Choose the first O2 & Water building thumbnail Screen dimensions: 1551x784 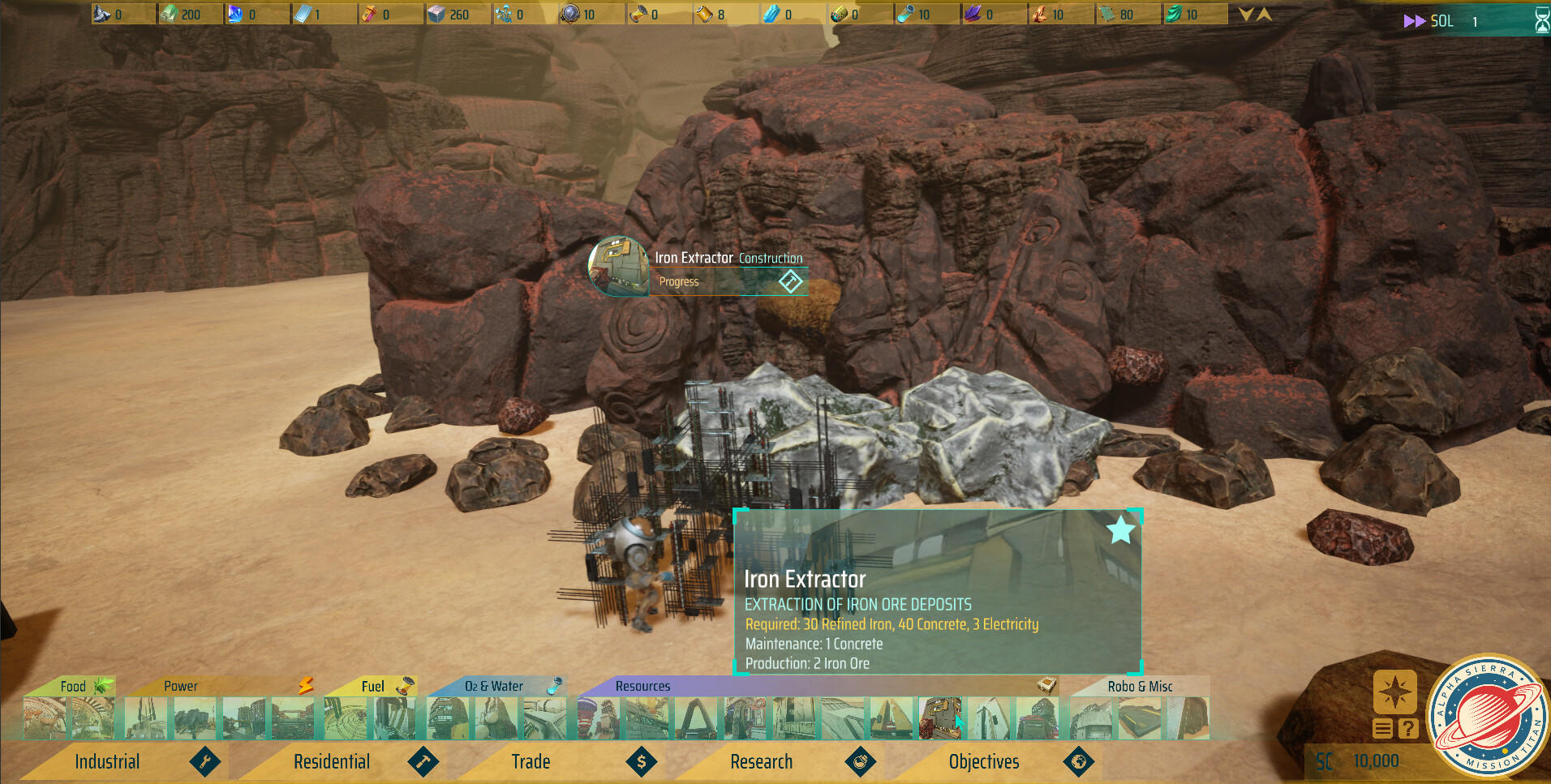coord(448,718)
